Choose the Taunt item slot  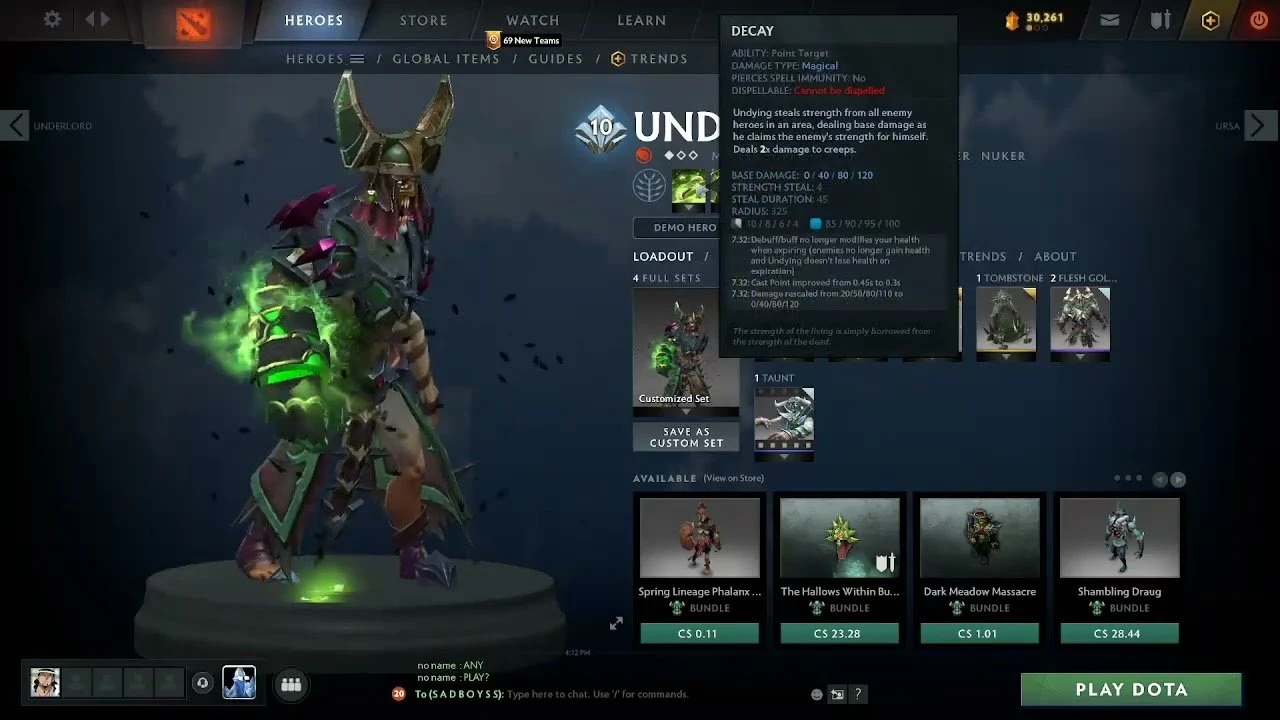tap(784, 419)
